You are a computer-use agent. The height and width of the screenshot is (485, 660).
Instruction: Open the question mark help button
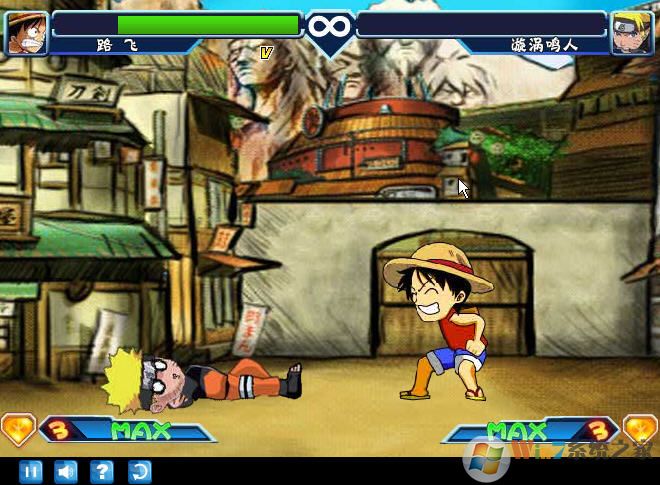pyautogui.click(x=101, y=471)
